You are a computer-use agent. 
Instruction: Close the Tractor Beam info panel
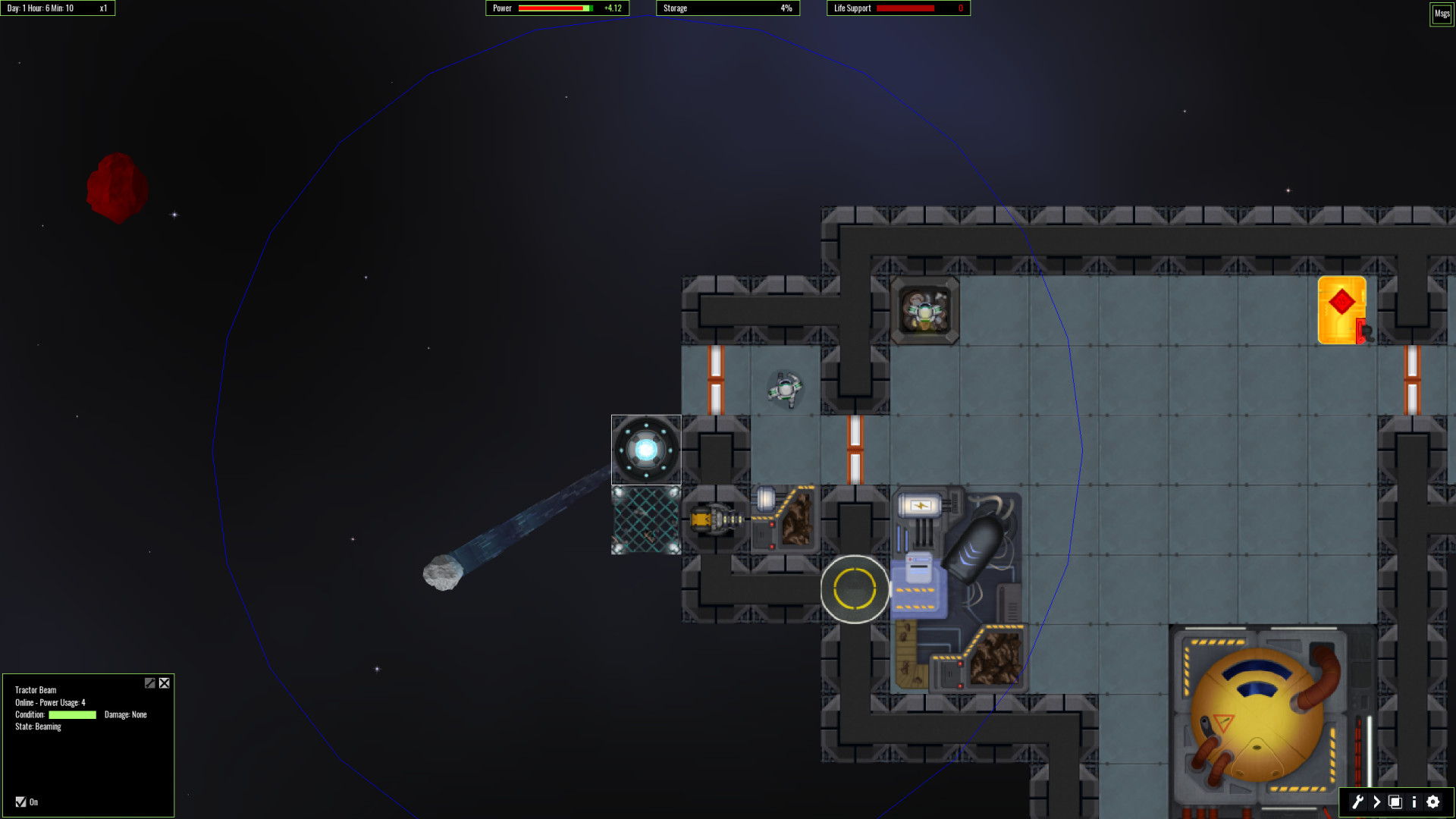pyautogui.click(x=164, y=682)
